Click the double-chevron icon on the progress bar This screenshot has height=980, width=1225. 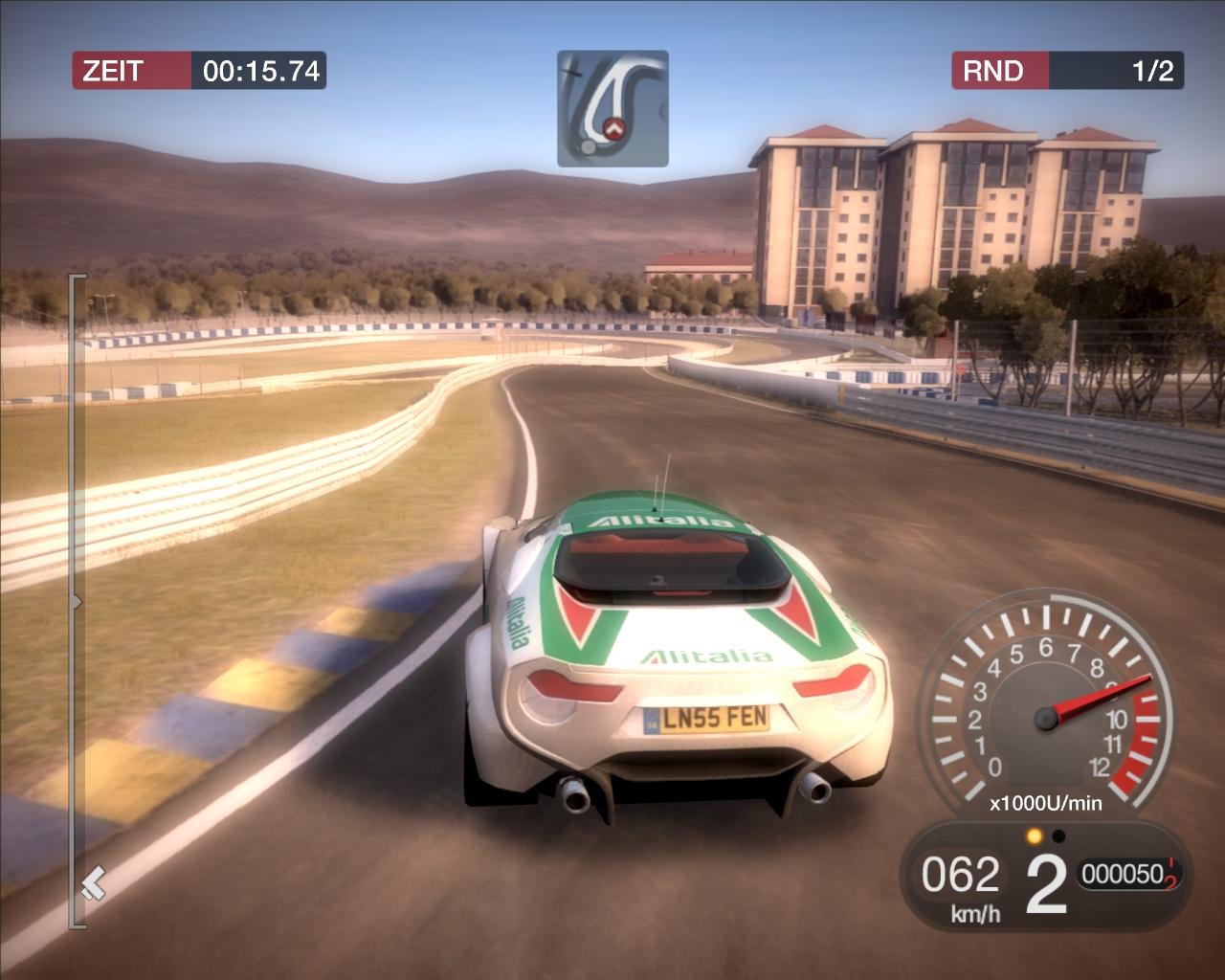pos(93,883)
